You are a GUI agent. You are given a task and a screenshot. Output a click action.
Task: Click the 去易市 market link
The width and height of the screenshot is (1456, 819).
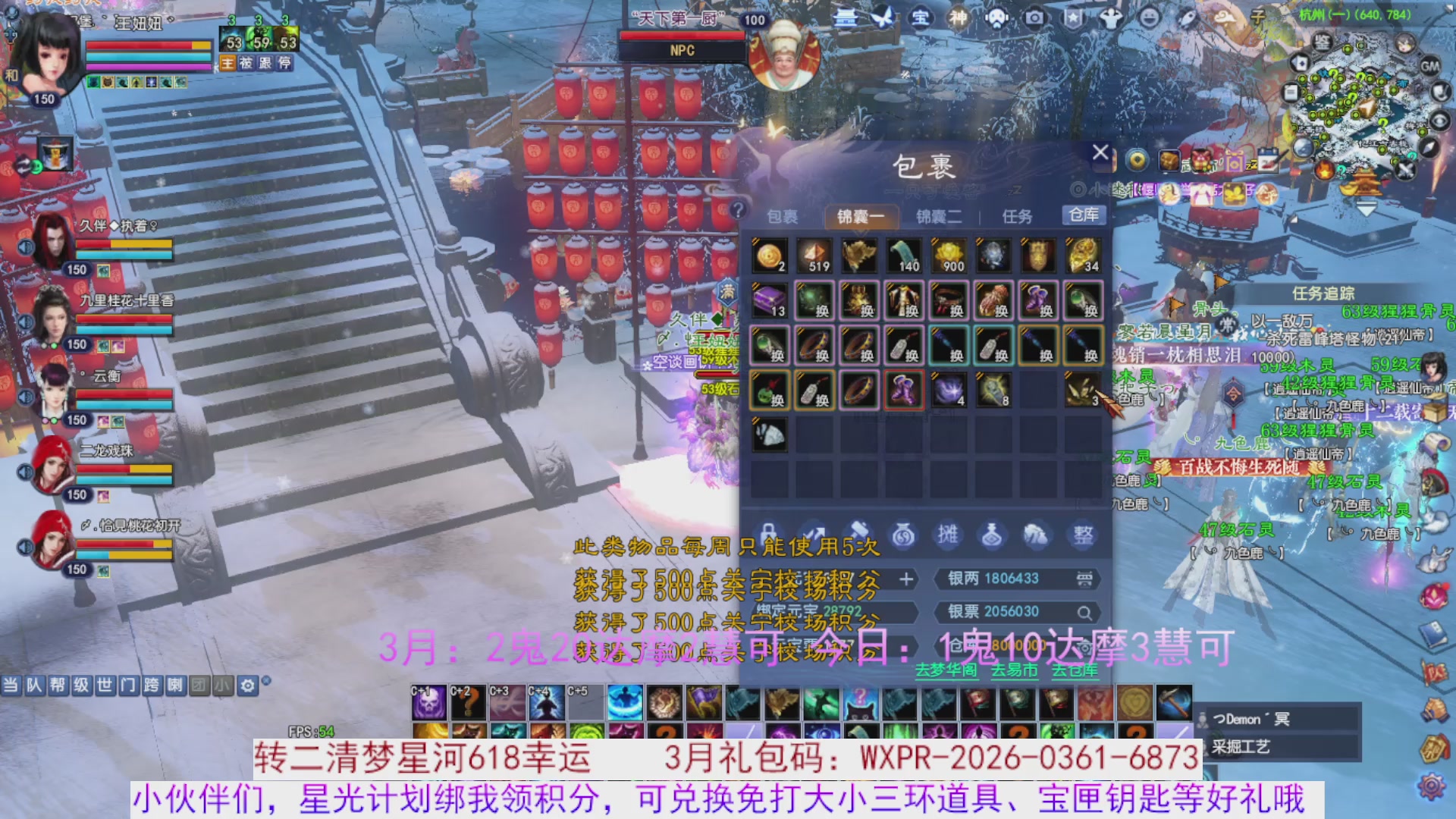coord(1015,671)
